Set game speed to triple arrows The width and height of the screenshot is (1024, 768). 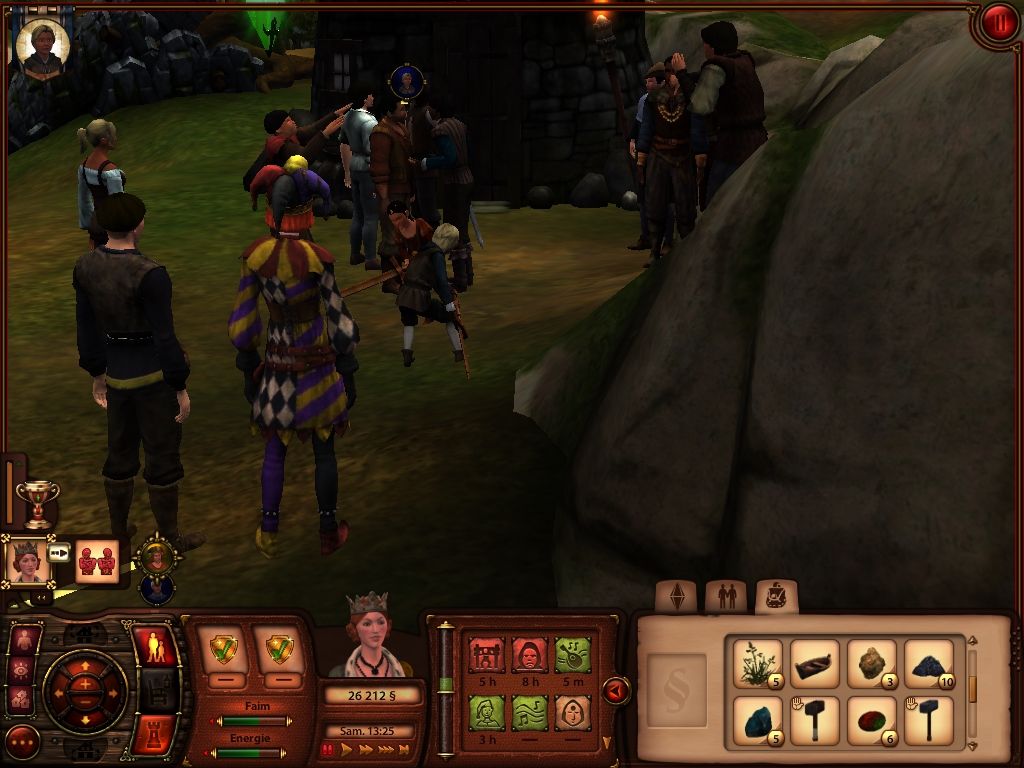pos(384,749)
